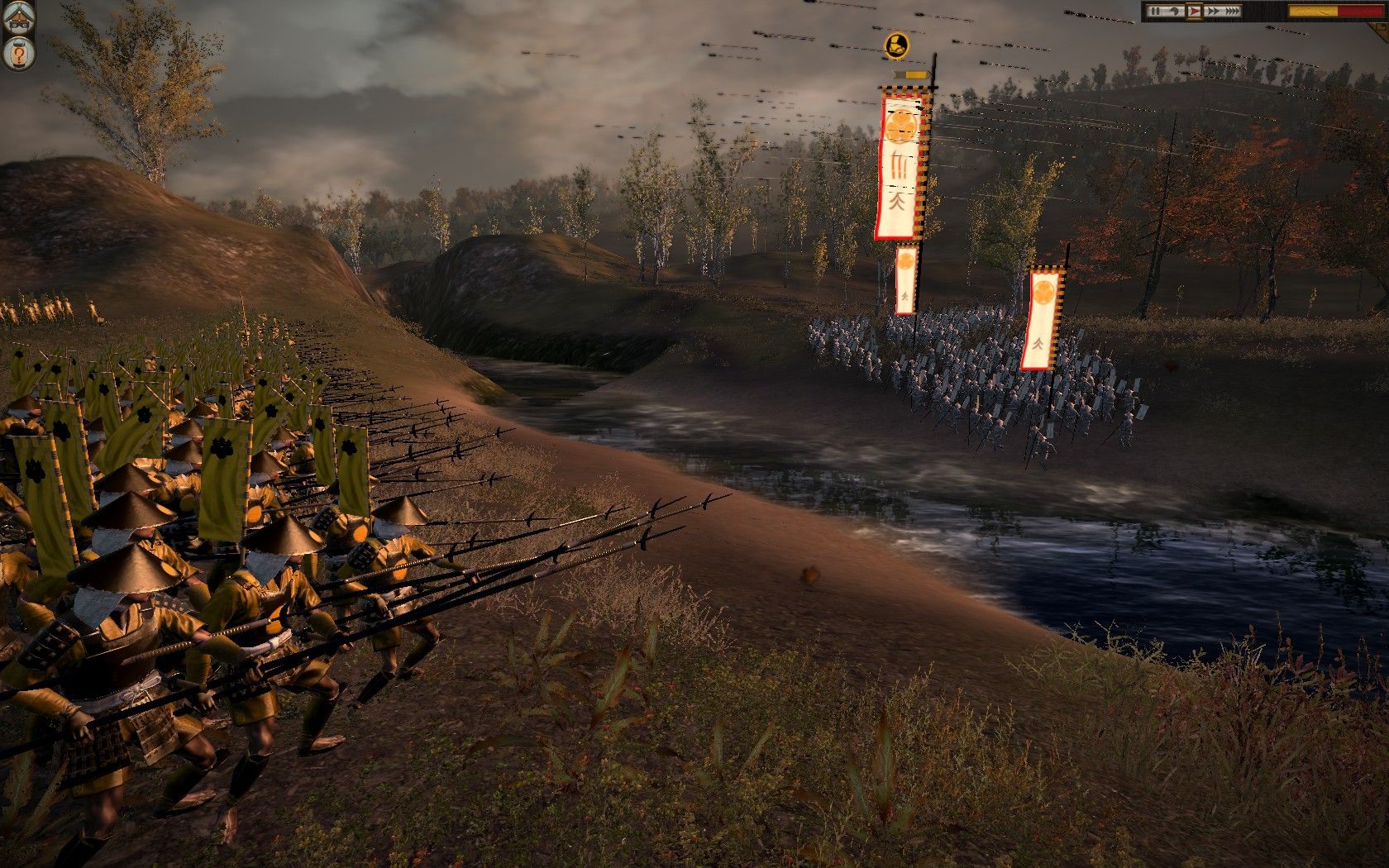Pause the battle

[x=1154, y=12]
